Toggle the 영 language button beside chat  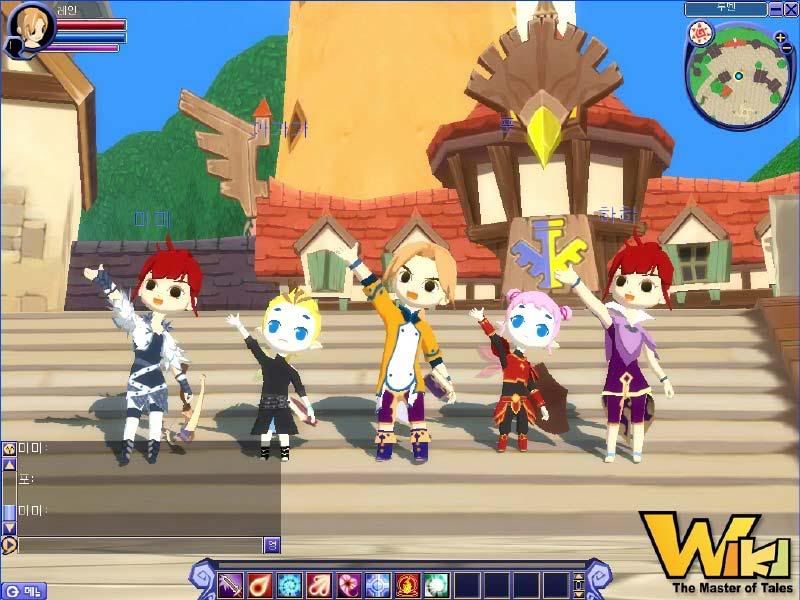coord(271,545)
